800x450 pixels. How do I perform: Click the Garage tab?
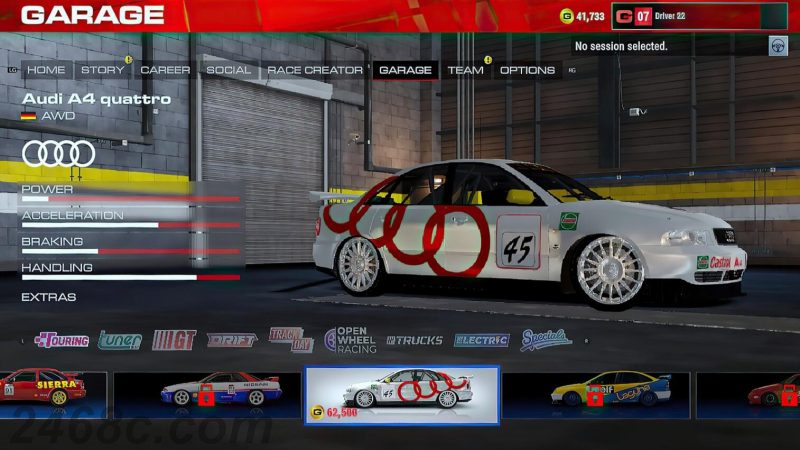tap(405, 70)
